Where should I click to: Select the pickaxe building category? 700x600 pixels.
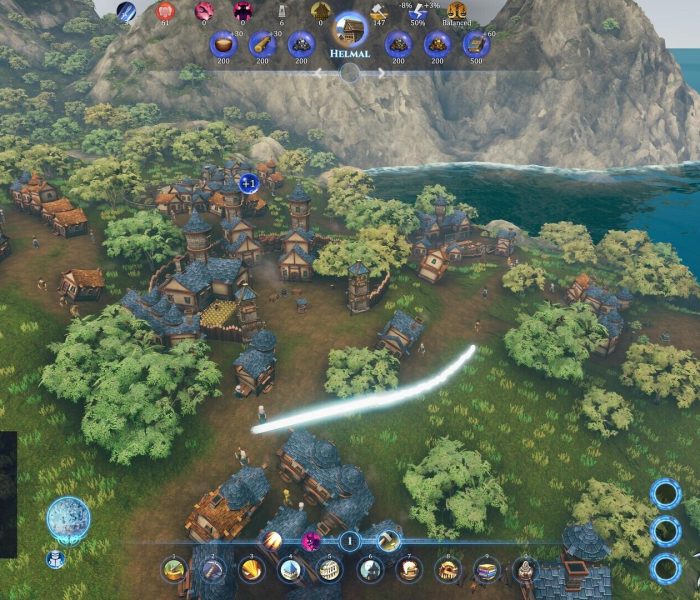(x=213, y=570)
